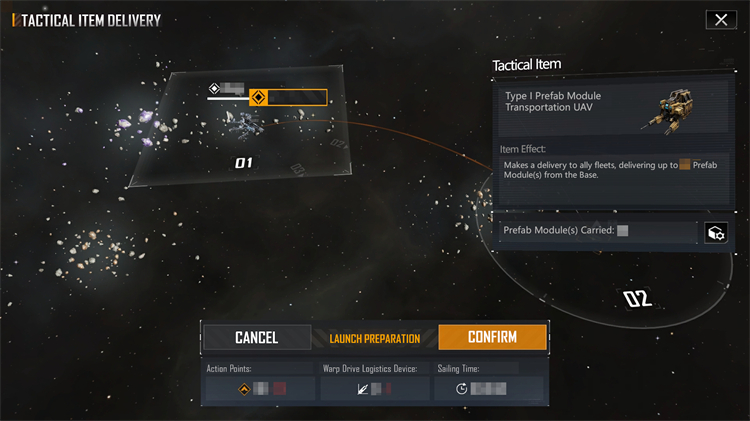Cancel the launch preparation

pyautogui.click(x=256, y=337)
